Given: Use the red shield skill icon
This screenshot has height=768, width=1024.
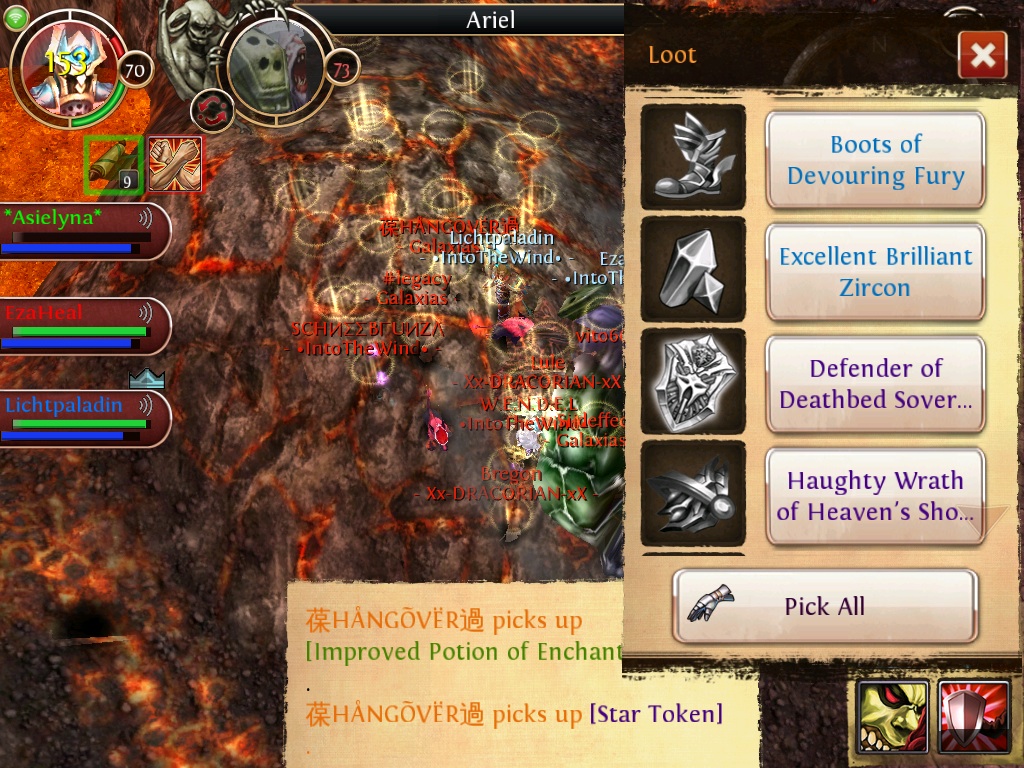Looking at the screenshot, I should (973, 717).
